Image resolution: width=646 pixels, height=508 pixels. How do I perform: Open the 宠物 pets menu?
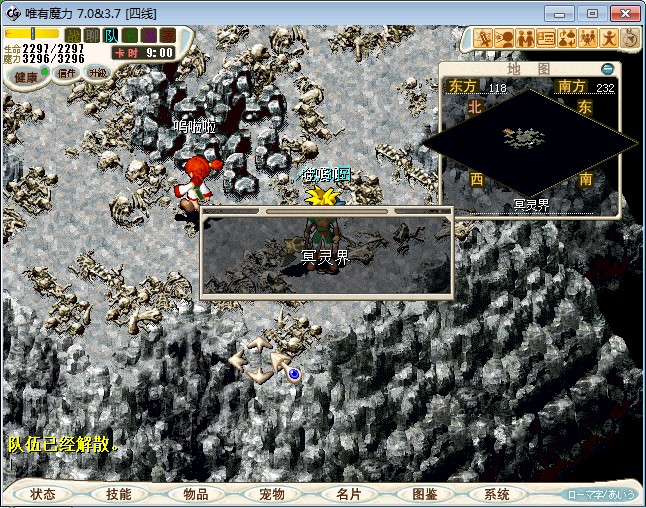click(x=271, y=494)
